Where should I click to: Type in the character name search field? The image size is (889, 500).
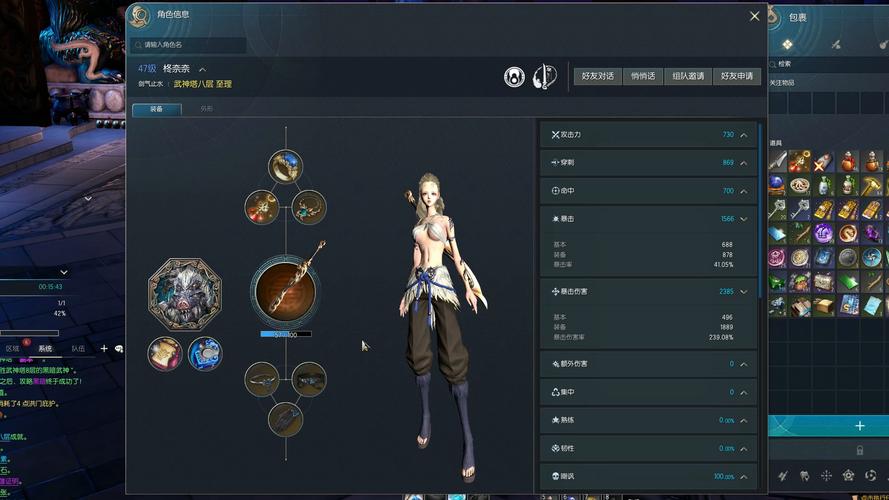click(190, 45)
